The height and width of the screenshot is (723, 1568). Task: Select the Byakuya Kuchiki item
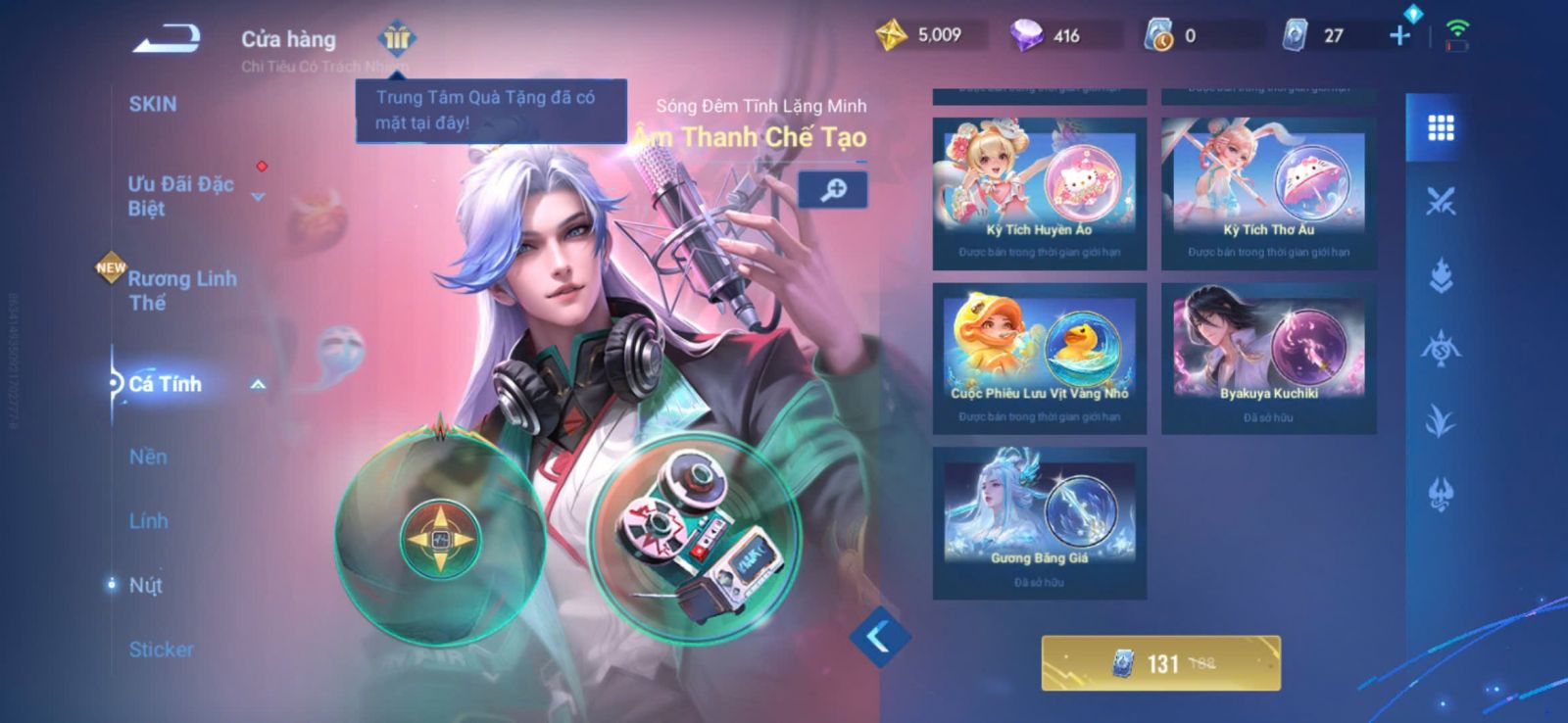[x=1268, y=358]
